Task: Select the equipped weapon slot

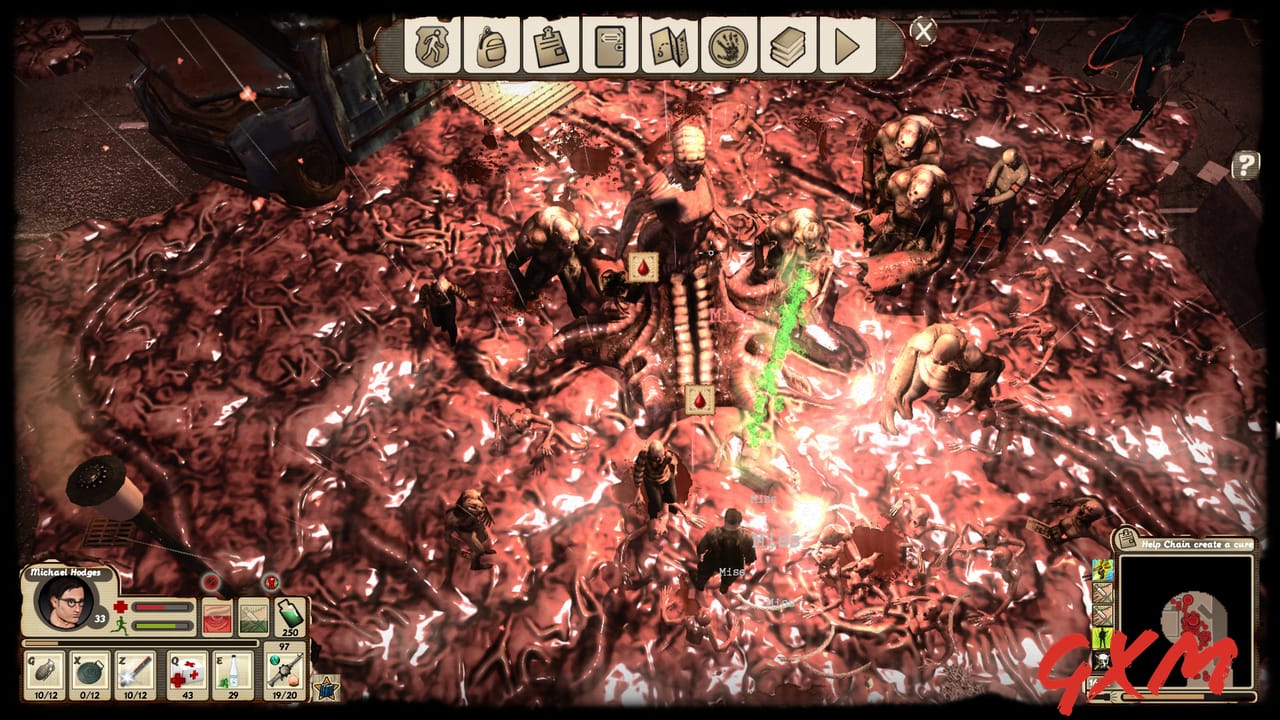Action: 285,670
